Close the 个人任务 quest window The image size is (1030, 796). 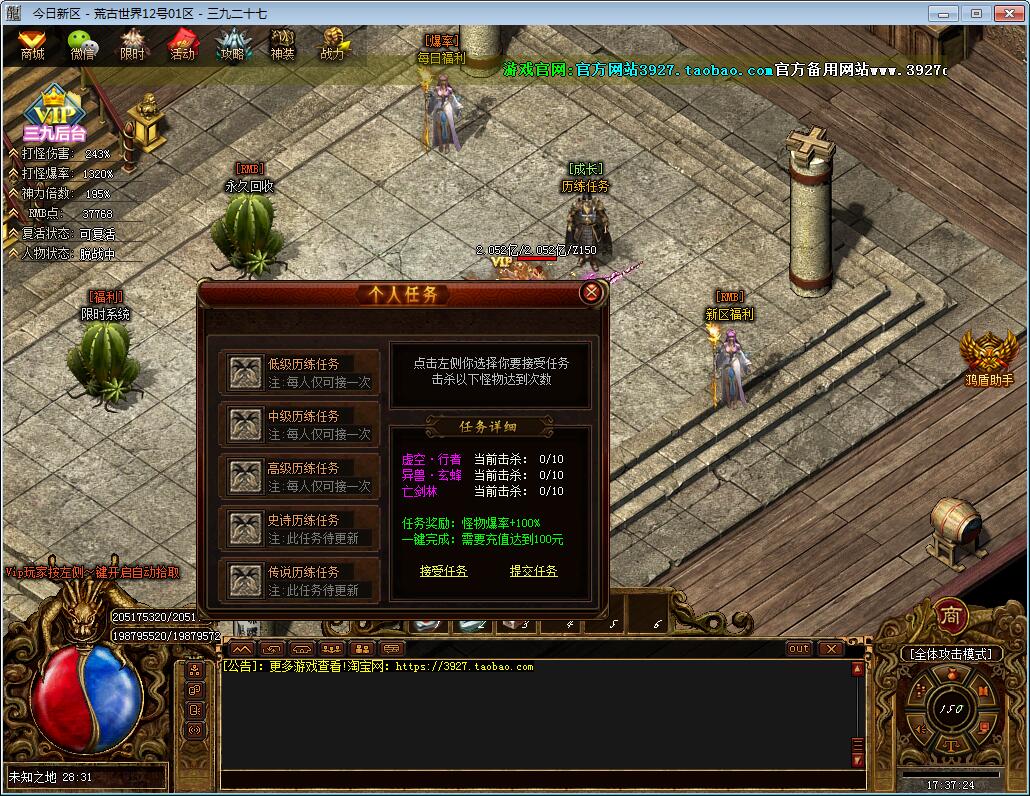coord(592,293)
